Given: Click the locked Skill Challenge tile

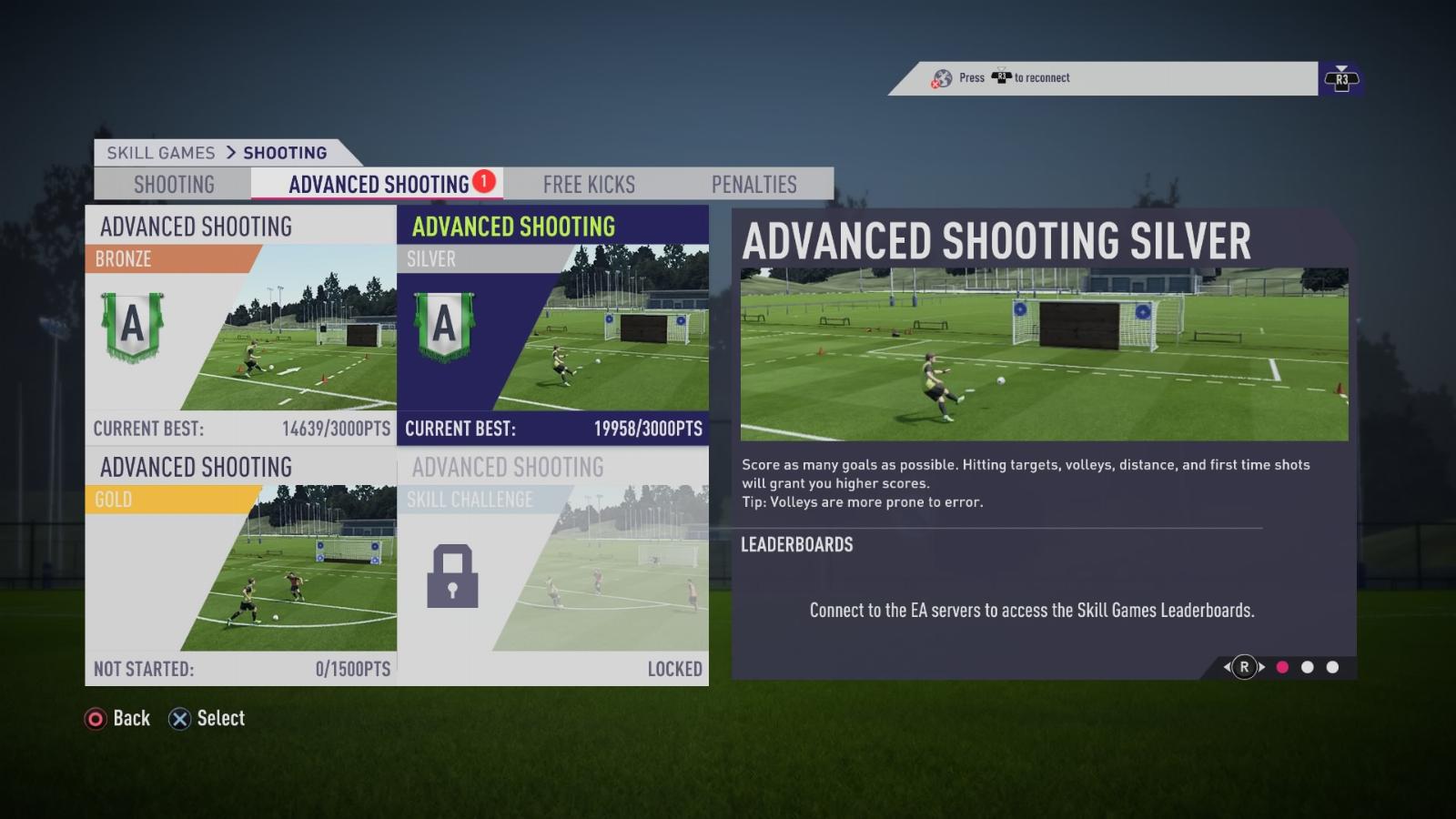Looking at the screenshot, I should [552, 567].
